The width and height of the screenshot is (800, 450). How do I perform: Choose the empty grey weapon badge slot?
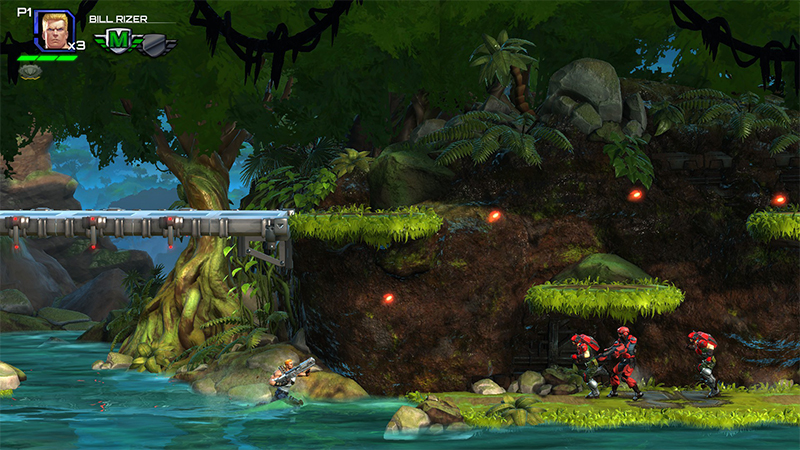[155, 44]
